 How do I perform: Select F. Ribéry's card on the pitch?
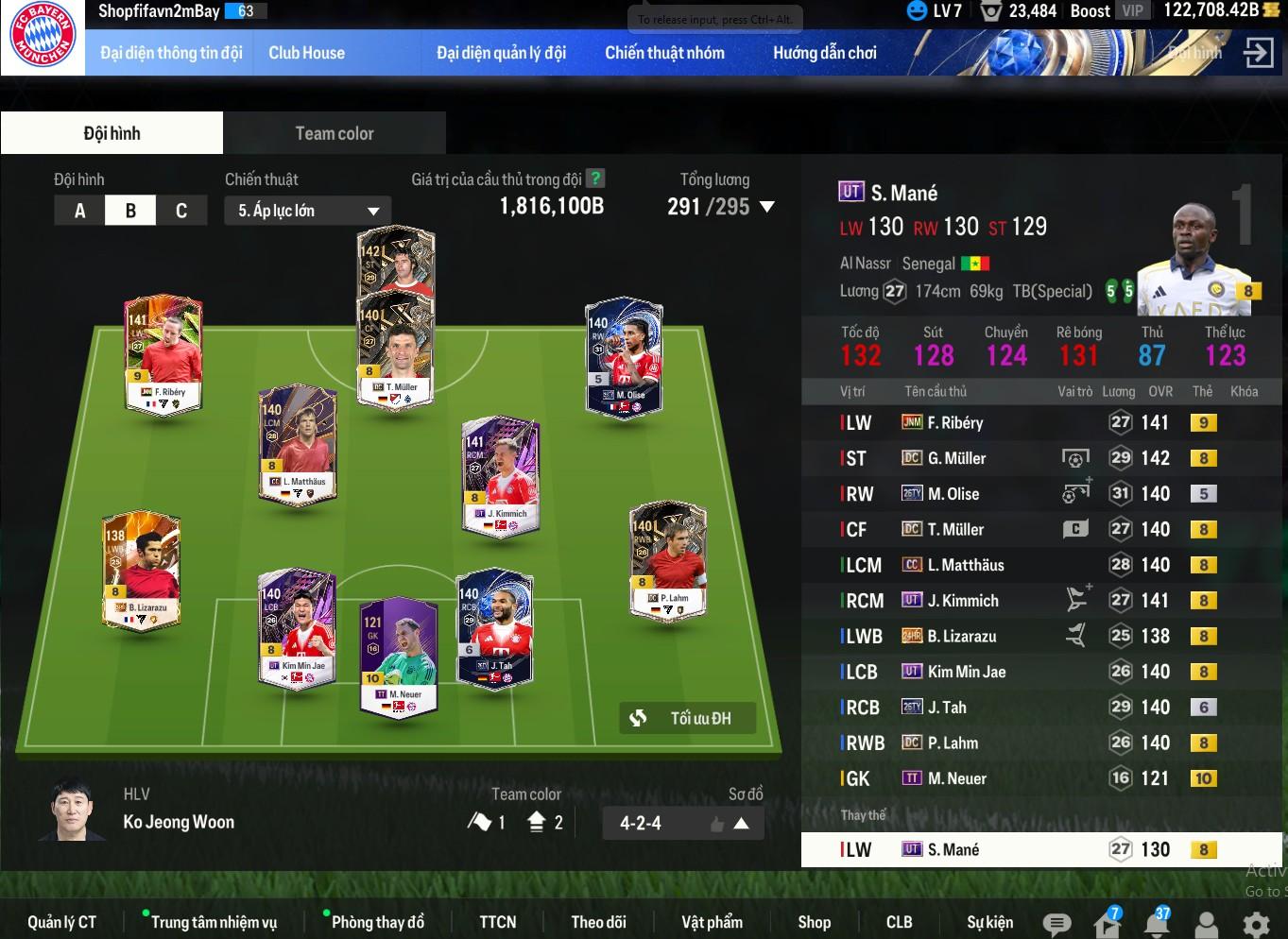pos(163,354)
